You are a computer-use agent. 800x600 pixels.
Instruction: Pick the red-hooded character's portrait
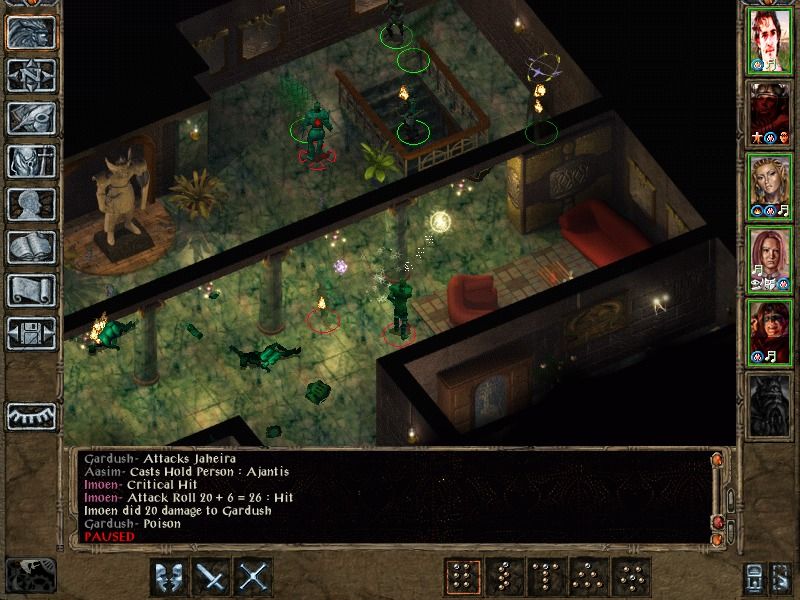click(768, 333)
